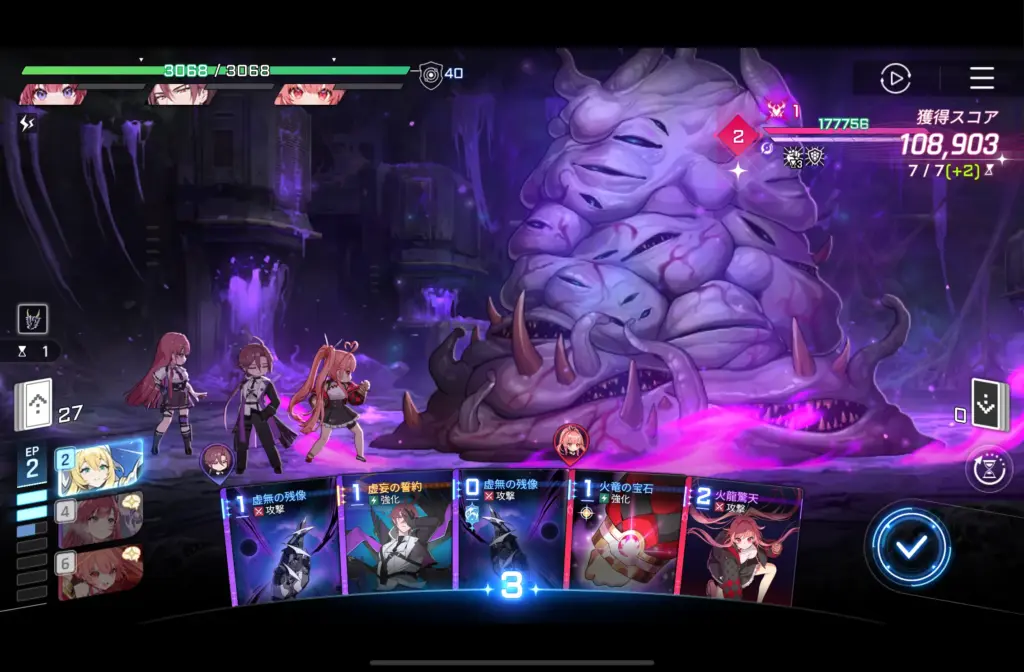Play the 虚妄の誓約 card
Viewport: 1024px width, 672px height.
397,538
